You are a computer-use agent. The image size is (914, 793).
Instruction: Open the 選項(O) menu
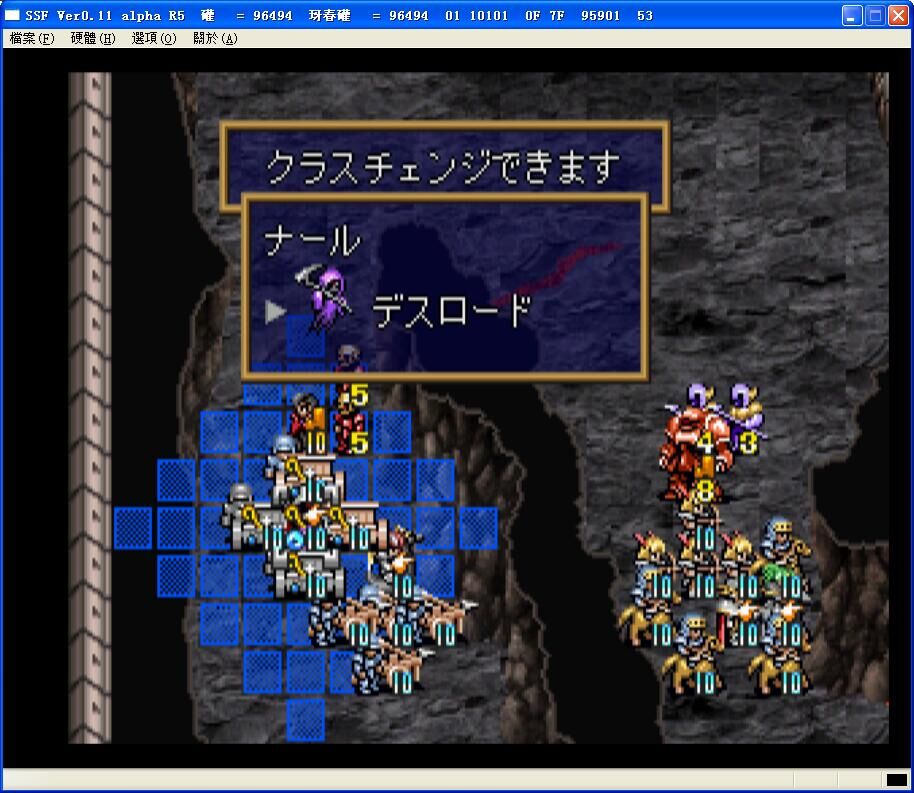click(x=154, y=39)
